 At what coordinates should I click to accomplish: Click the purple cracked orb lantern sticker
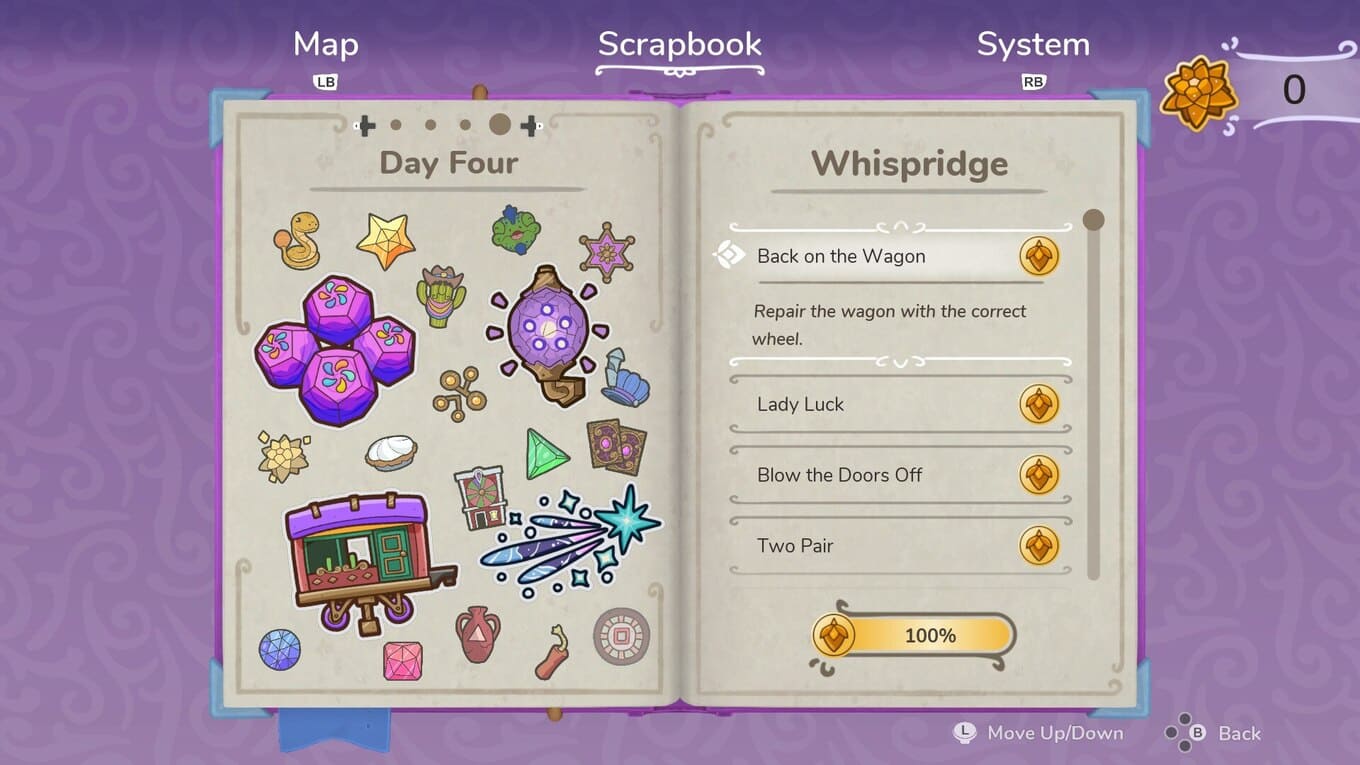[x=547, y=332]
